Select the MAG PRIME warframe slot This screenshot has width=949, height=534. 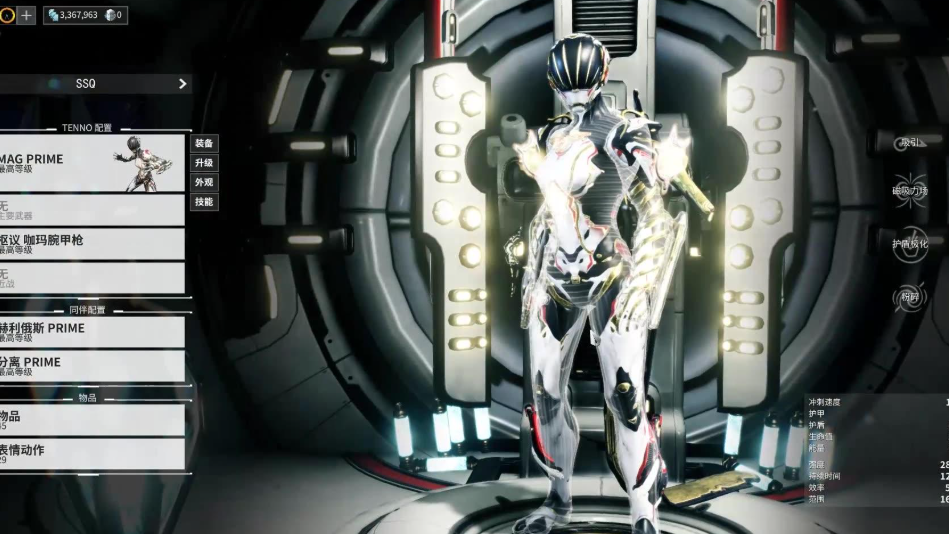tap(92, 163)
